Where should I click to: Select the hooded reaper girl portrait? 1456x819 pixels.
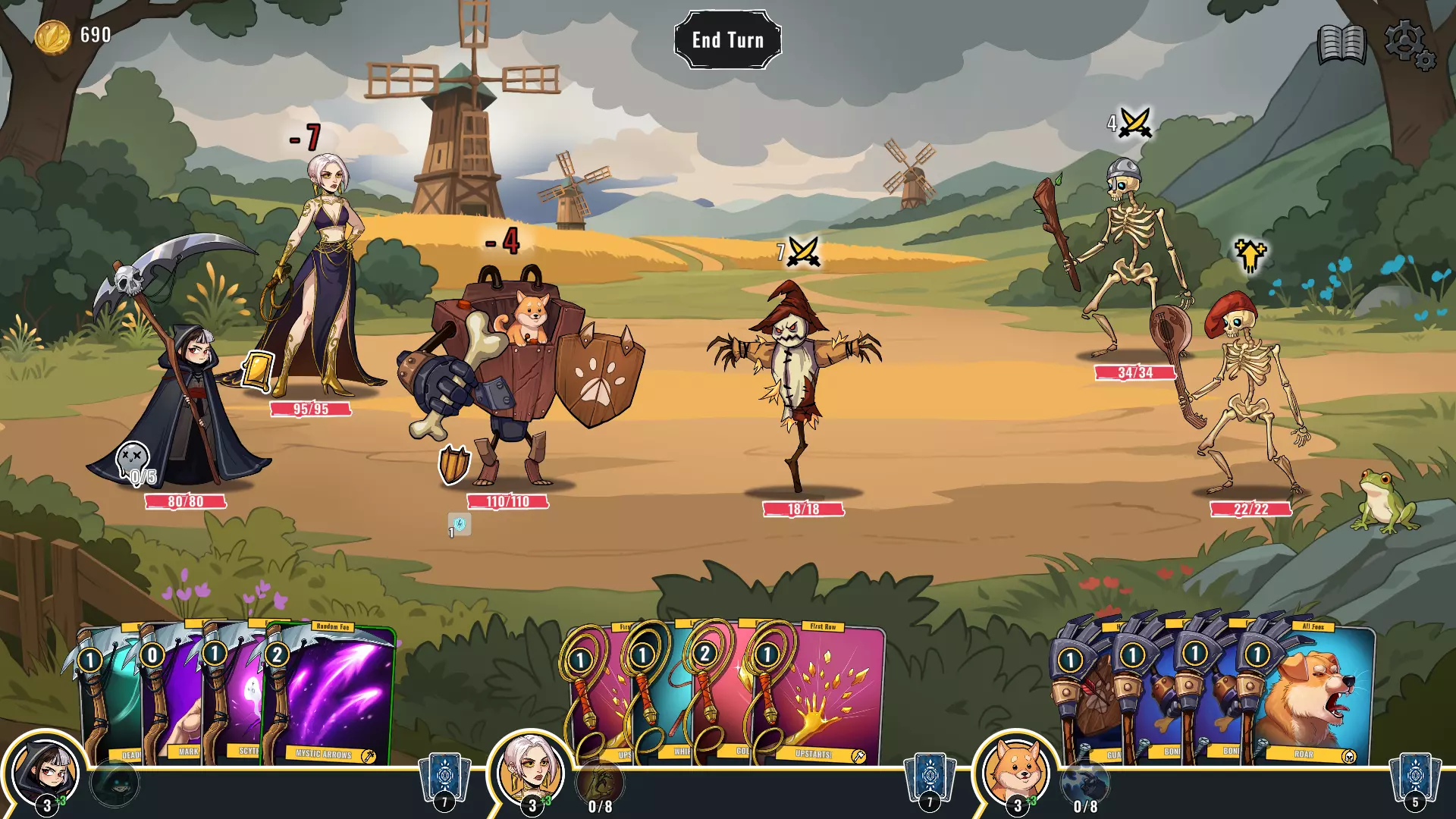point(44,773)
